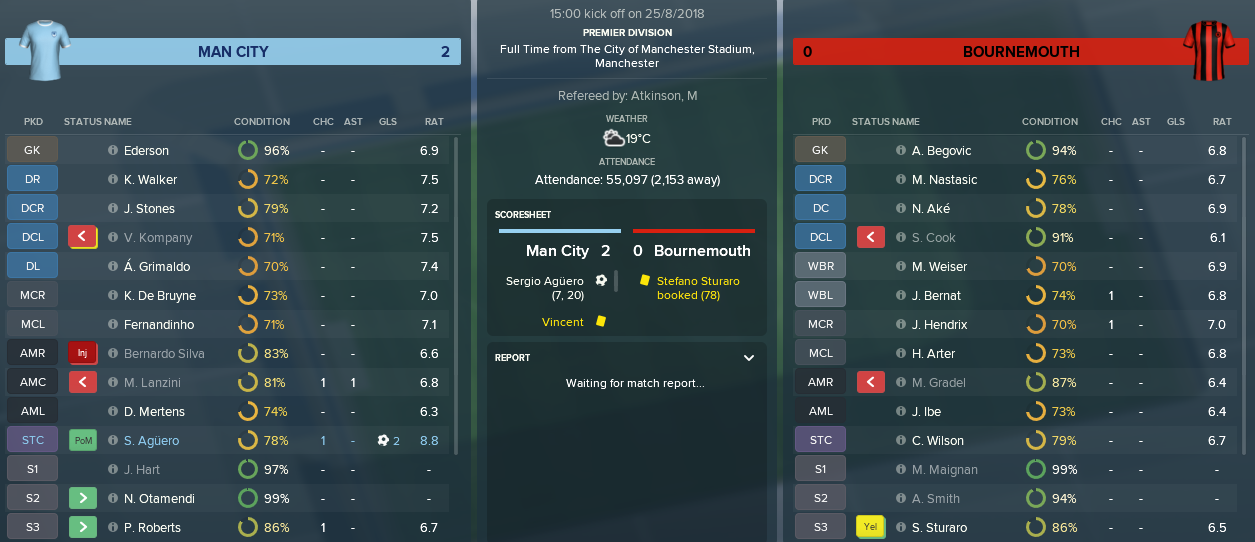The image size is (1255, 542).
Task: Select N. Aké in Bournemouth lineup
Action: point(930,209)
